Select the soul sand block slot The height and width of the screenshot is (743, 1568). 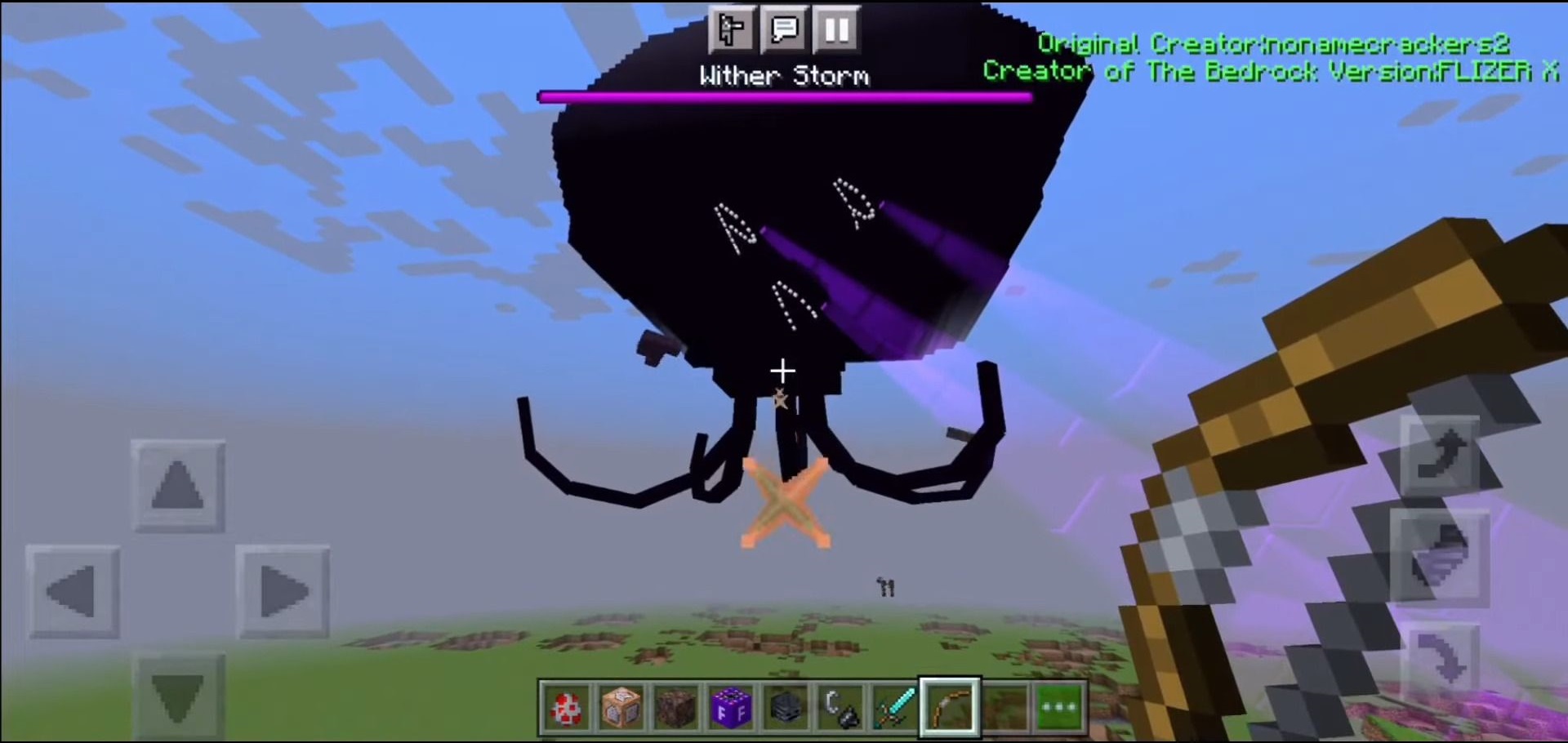point(675,707)
